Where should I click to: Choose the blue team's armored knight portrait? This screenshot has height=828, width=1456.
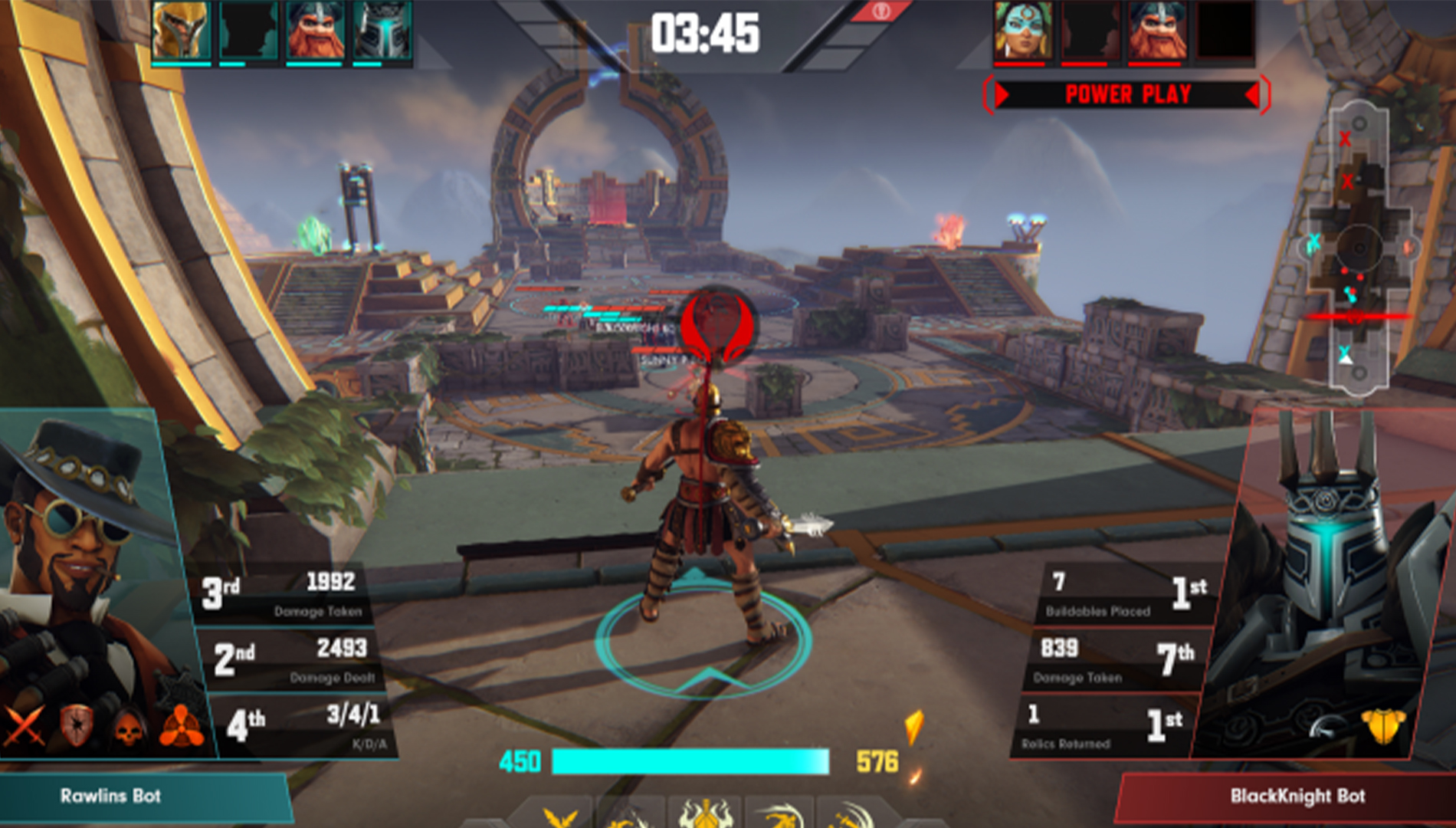tap(382, 31)
